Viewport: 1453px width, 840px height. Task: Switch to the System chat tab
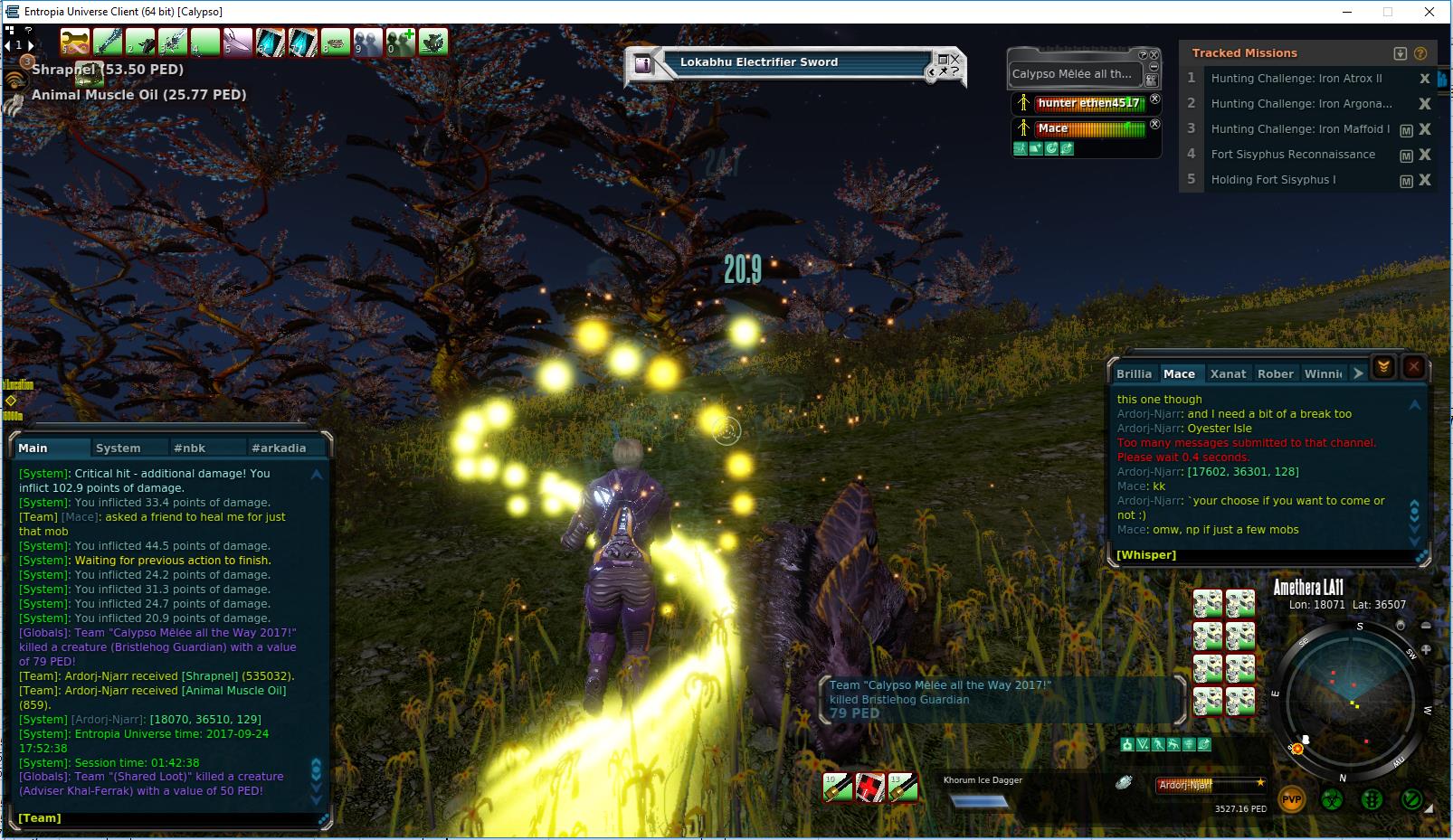click(x=118, y=448)
